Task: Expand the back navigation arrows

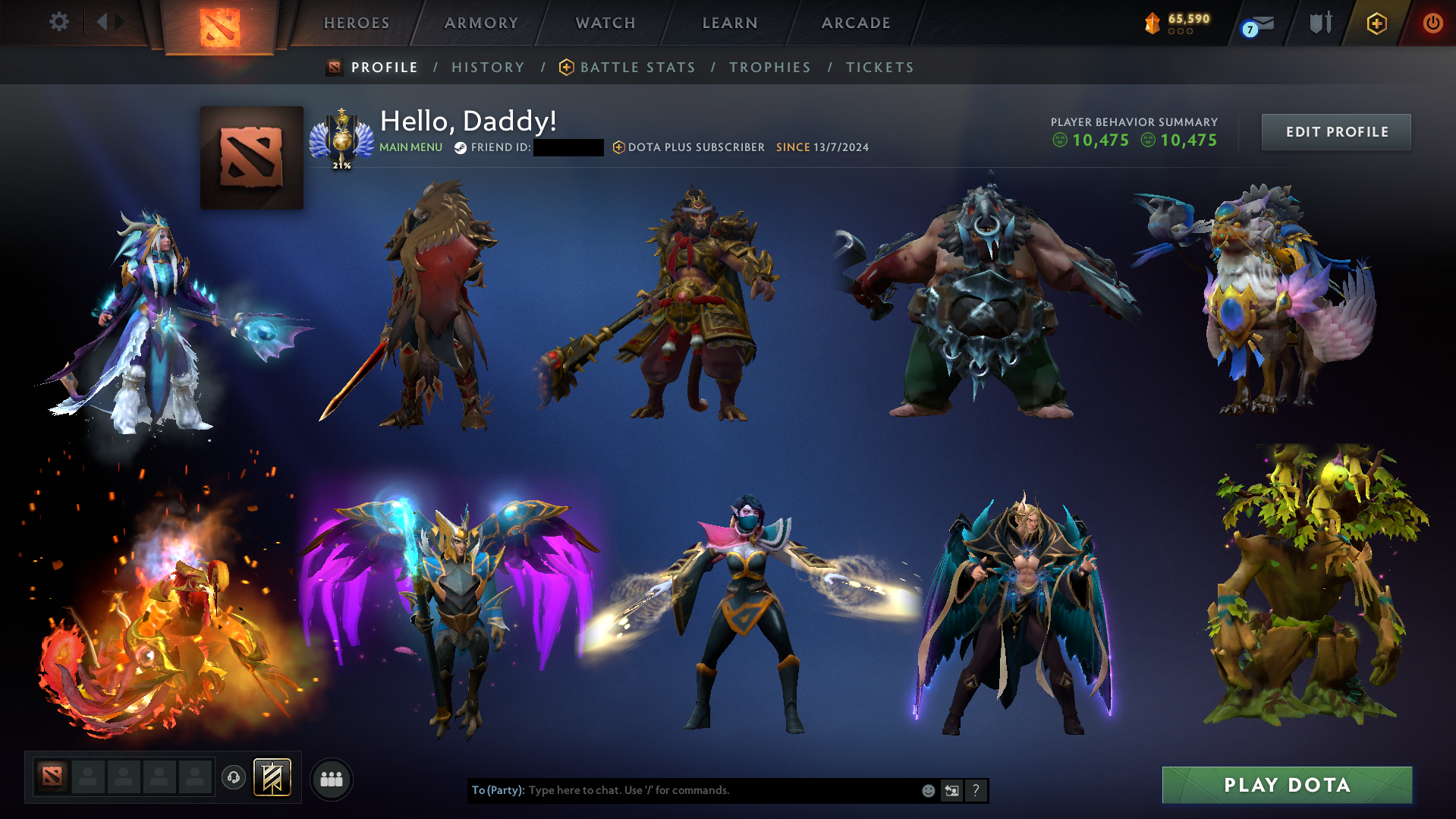Action: 109,22
